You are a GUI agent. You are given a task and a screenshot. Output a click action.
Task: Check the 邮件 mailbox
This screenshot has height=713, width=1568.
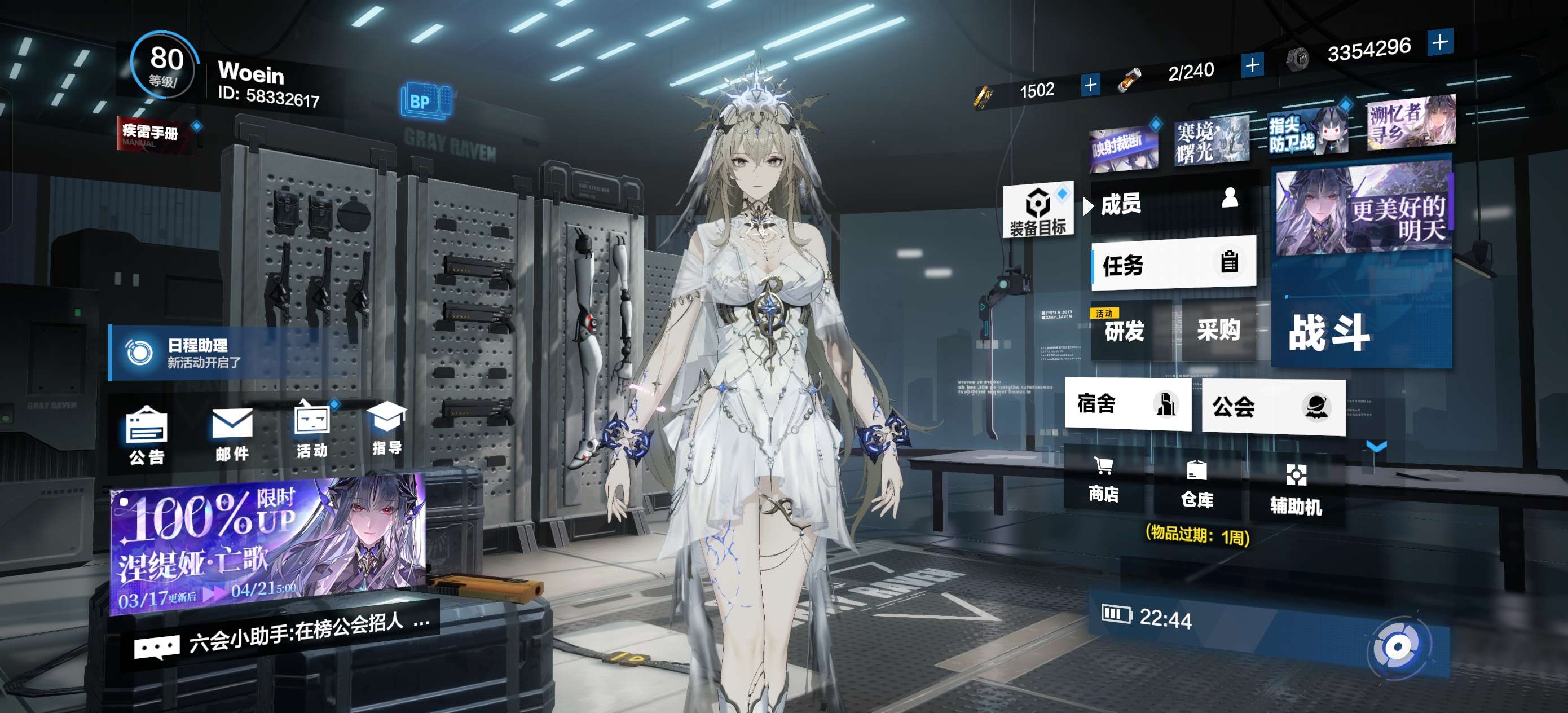[x=232, y=434]
